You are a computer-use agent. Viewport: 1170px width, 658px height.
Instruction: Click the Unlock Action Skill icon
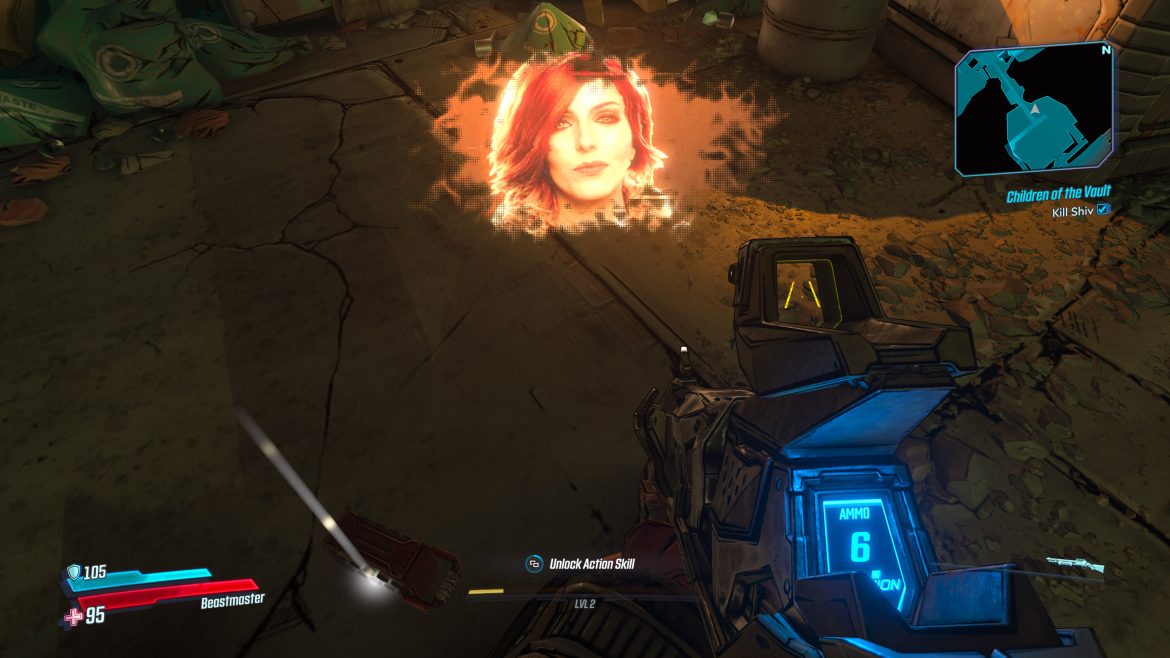[535, 564]
